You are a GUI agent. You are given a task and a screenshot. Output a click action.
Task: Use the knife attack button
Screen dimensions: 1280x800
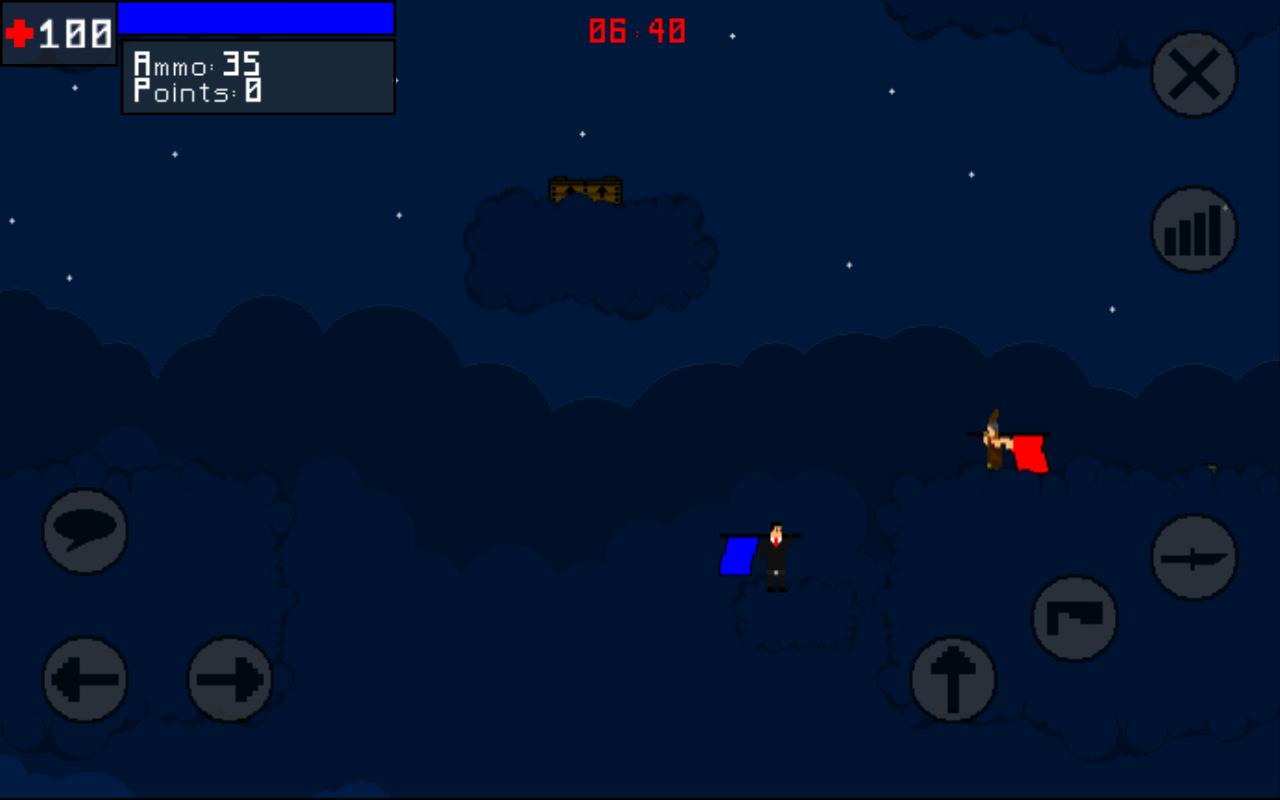click(1194, 557)
